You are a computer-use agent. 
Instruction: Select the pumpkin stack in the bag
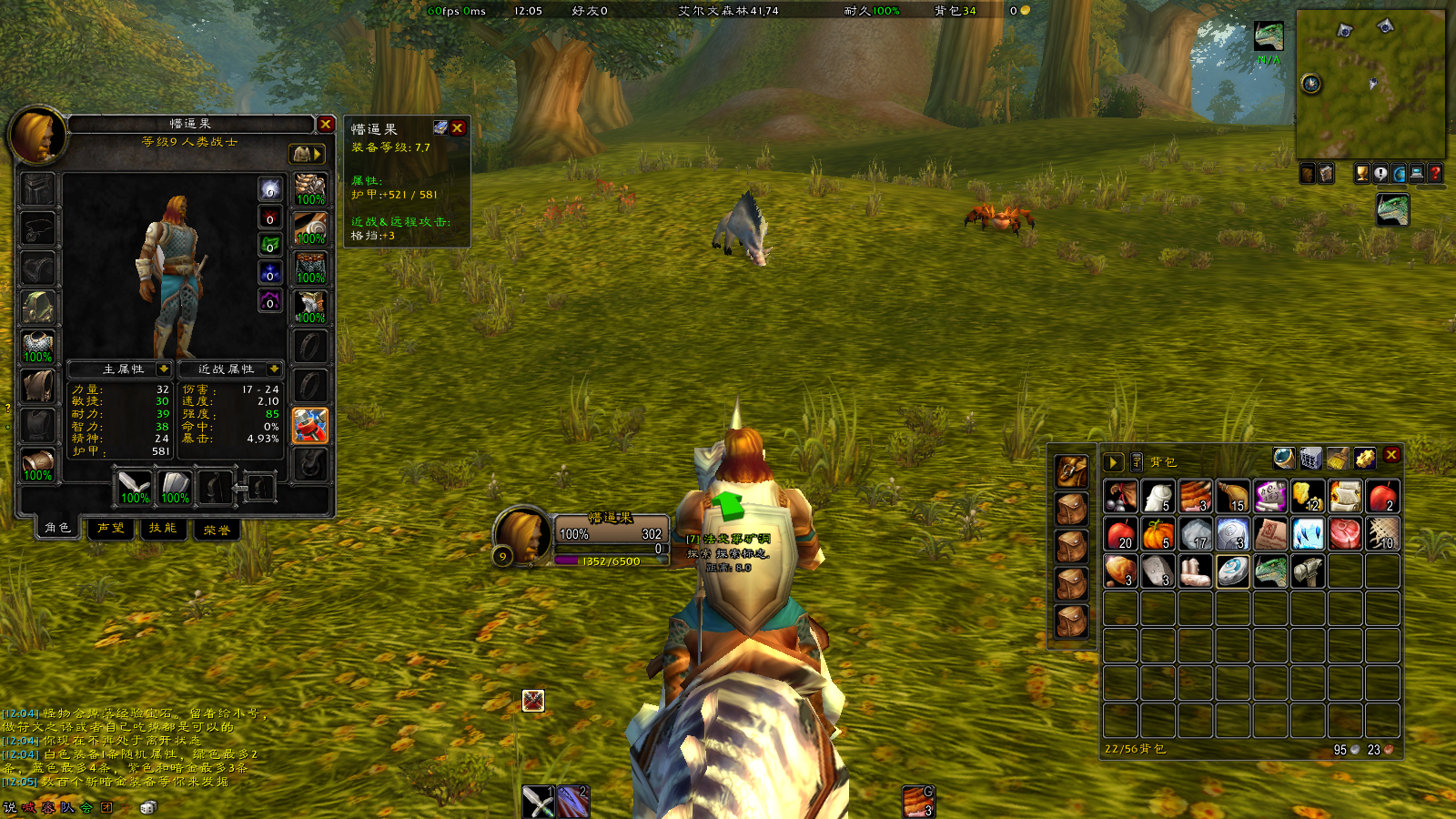point(1158,534)
